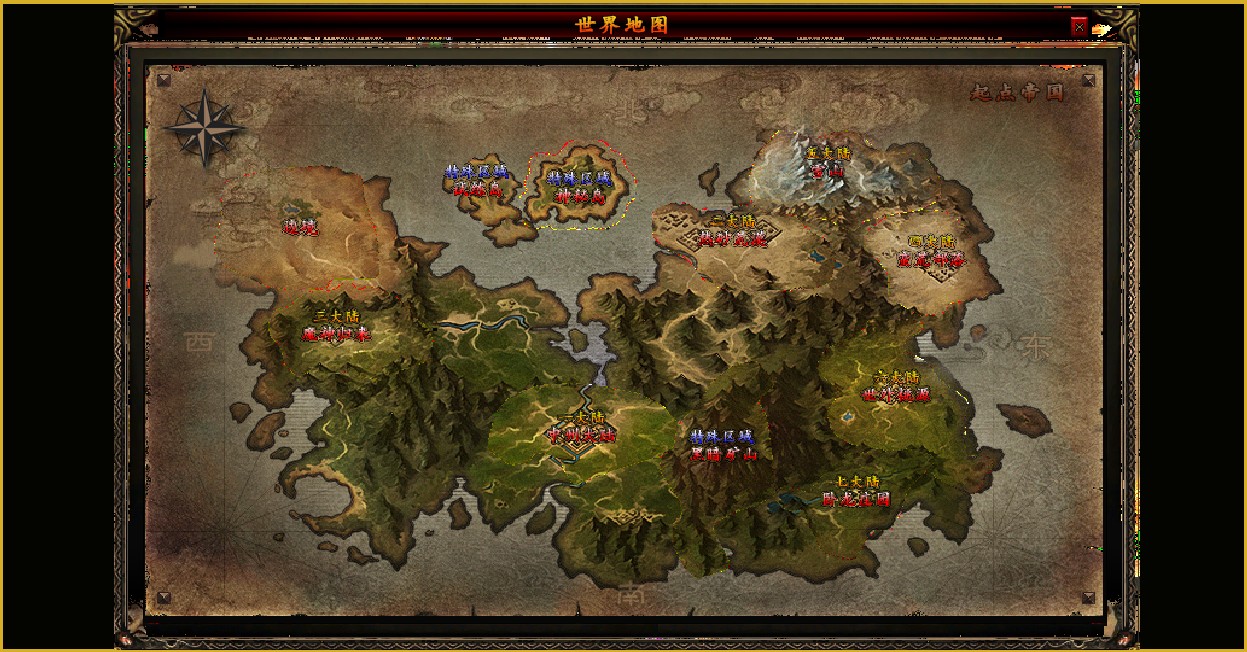Screen dimensions: 1247x652
Task: Click the 边境 border region label
Action: [300, 228]
